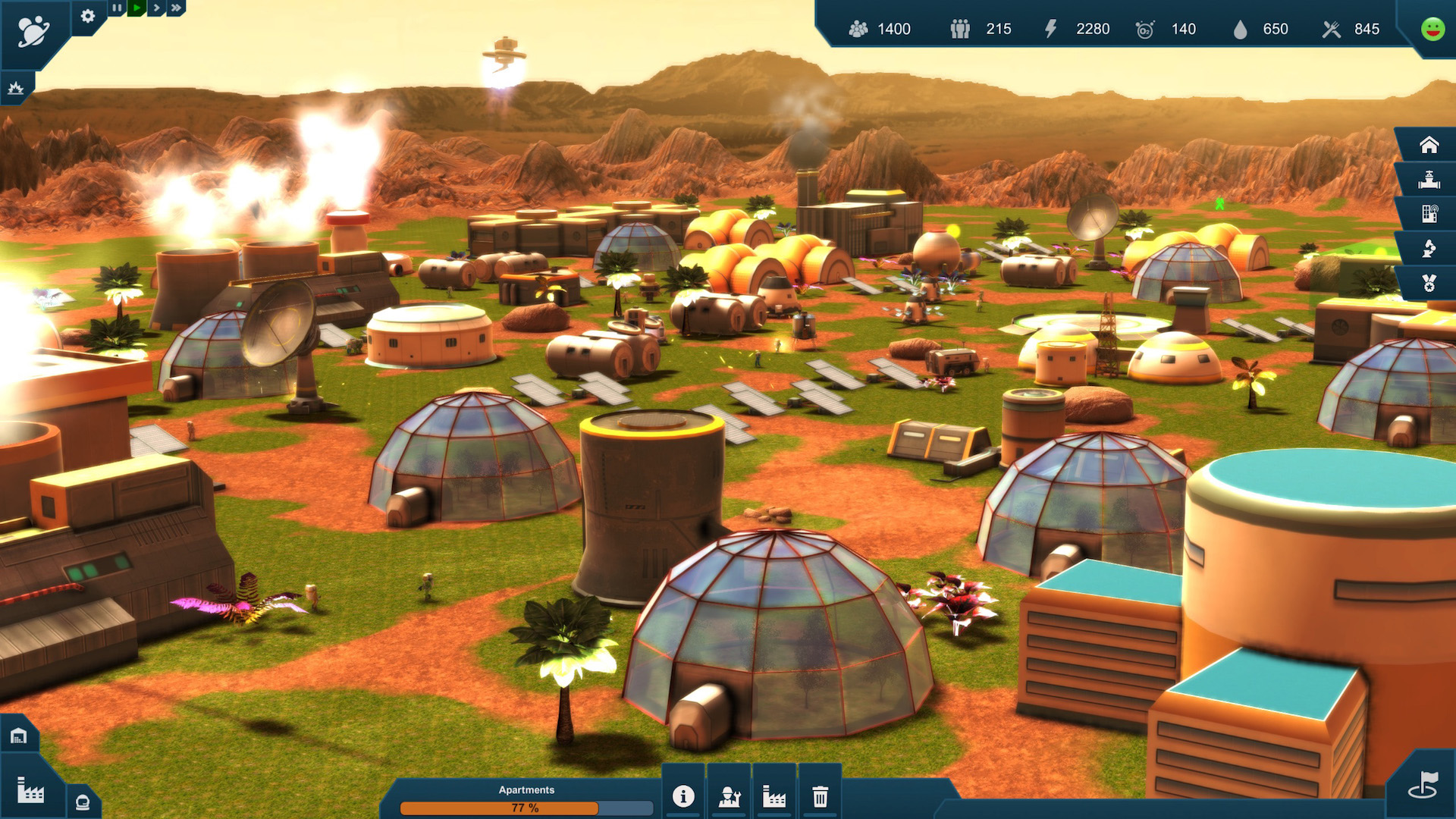
Task: Open production with the factory icon
Action: pos(773,796)
